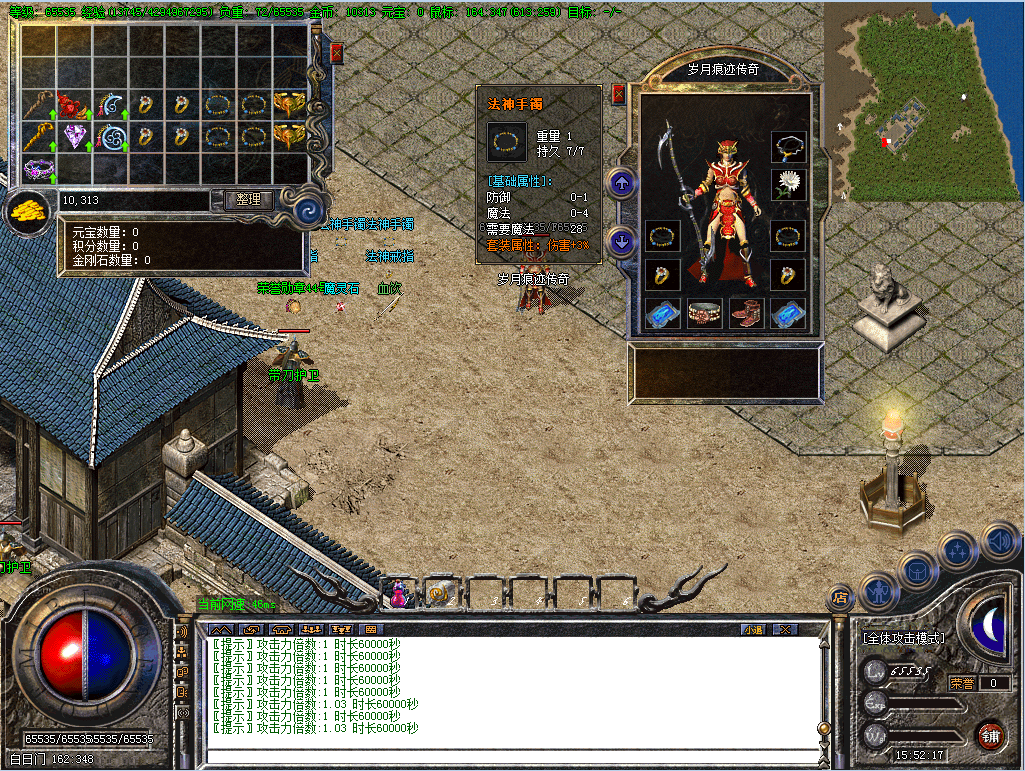Toggle the sound speaker button

click(x=1000, y=542)
